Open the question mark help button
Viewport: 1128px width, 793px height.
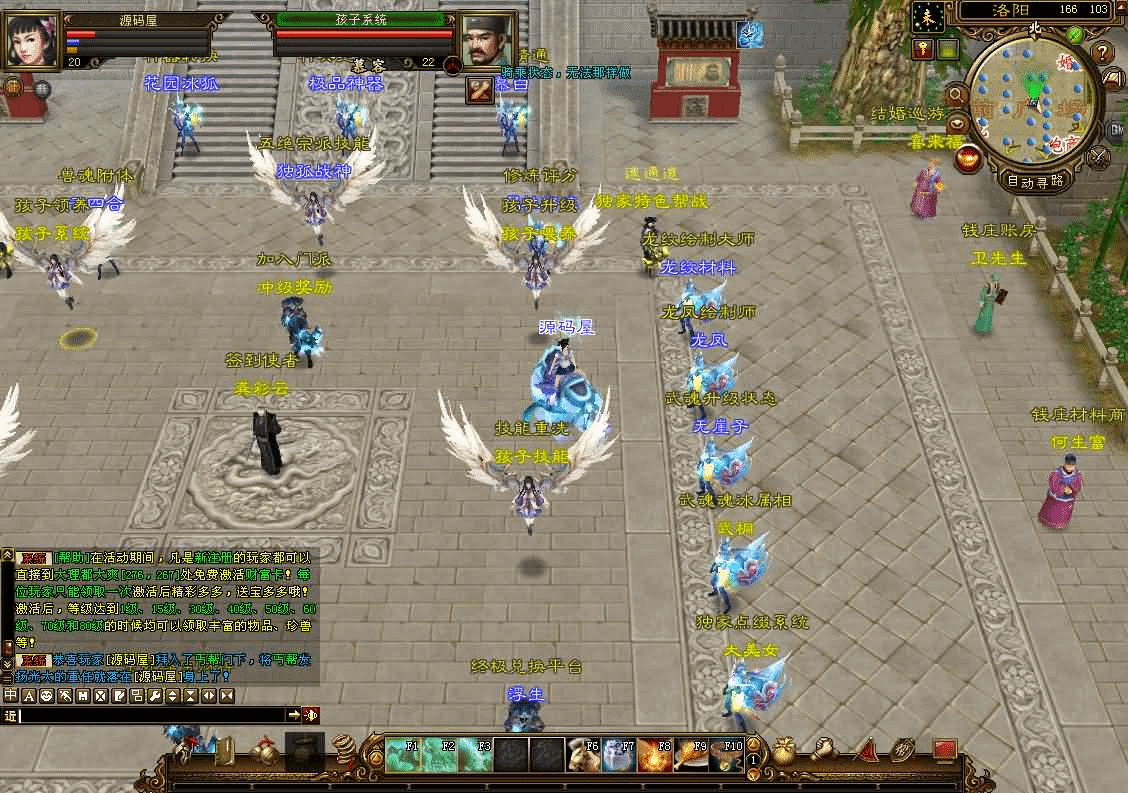coord(1102,52)
